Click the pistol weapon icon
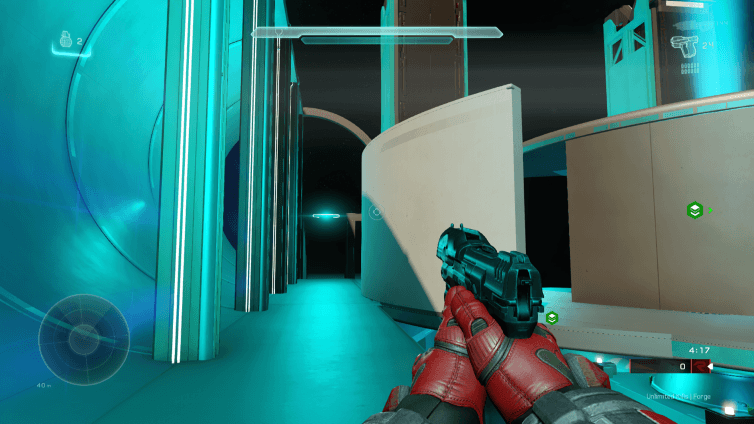754x424 pixels. (x=684, y=45)
